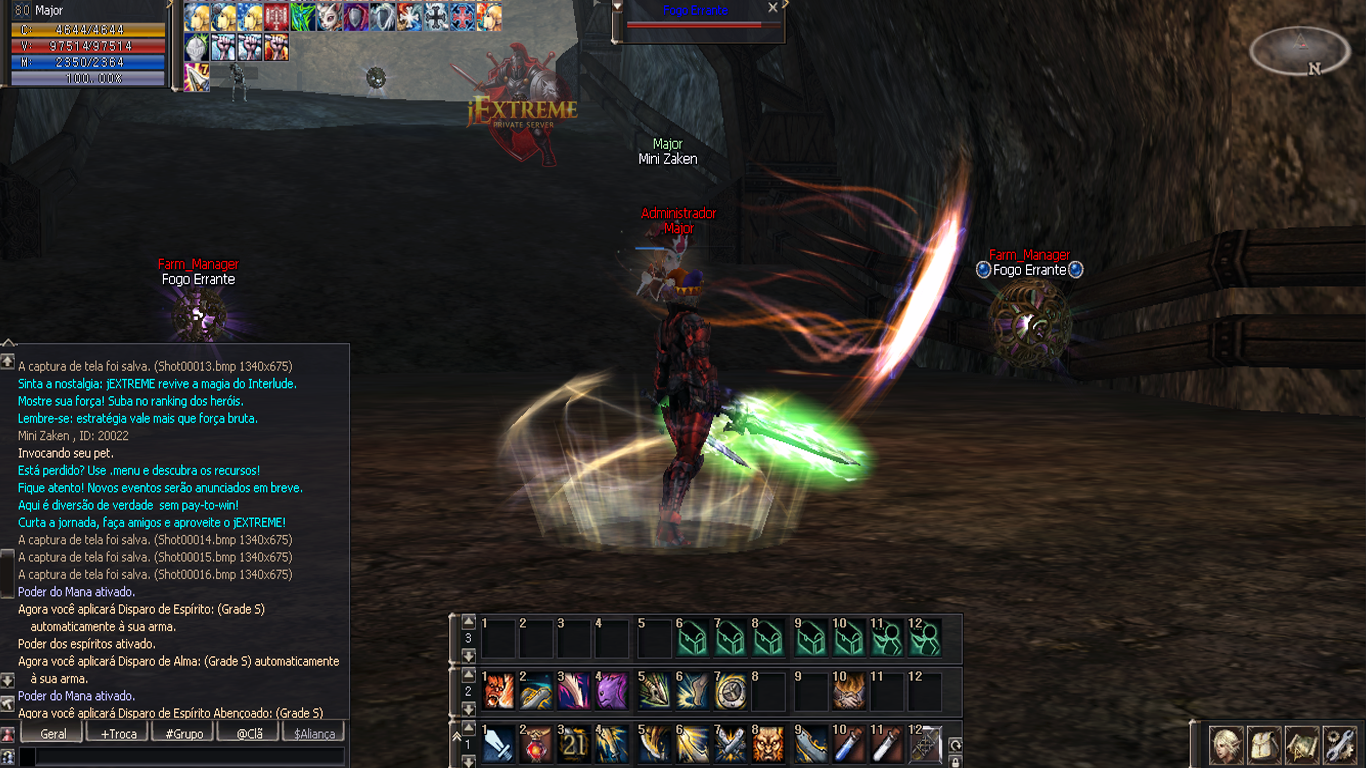
Task: Open the character status elf portrait icon
Action: click(1227, 745)
